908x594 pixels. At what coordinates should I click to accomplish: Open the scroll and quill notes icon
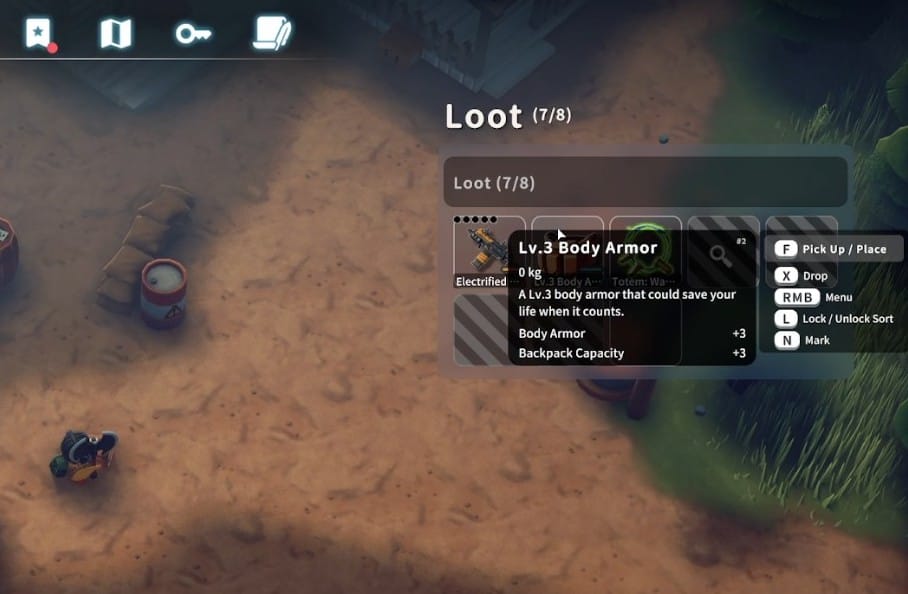(x=271, y=33)
